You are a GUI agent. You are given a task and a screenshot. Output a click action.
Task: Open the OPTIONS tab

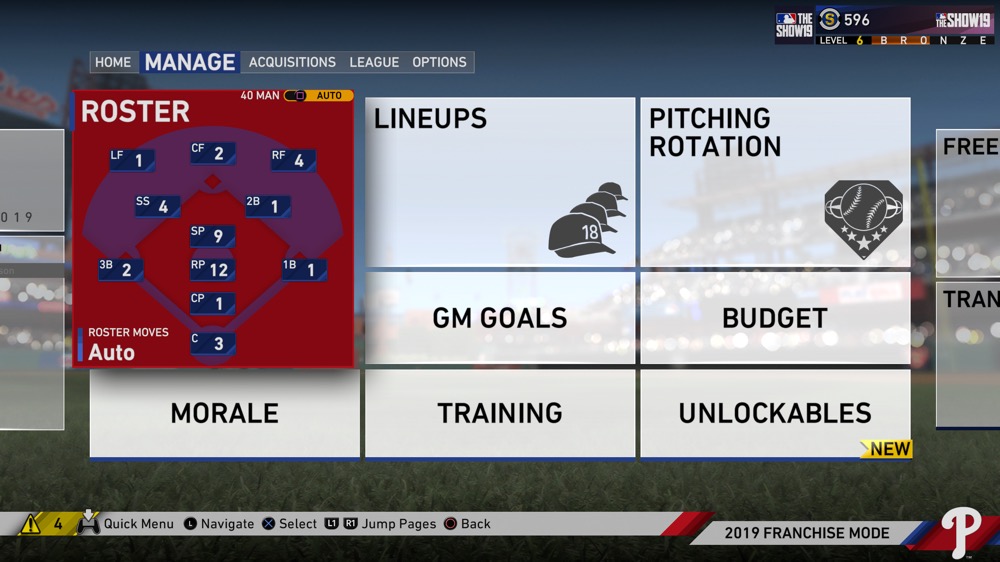pos(439,62)
